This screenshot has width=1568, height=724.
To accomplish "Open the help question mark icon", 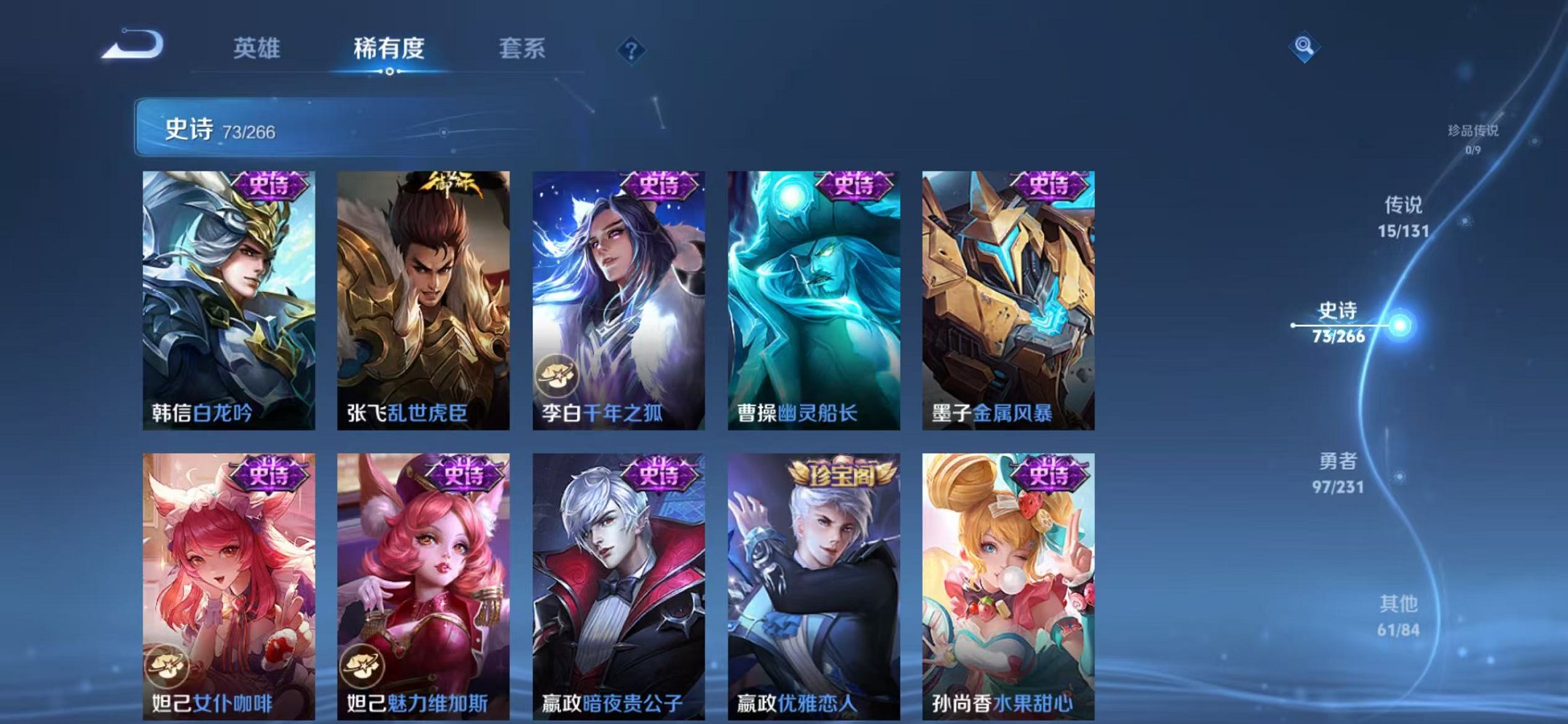I will [x=633, y=50].
